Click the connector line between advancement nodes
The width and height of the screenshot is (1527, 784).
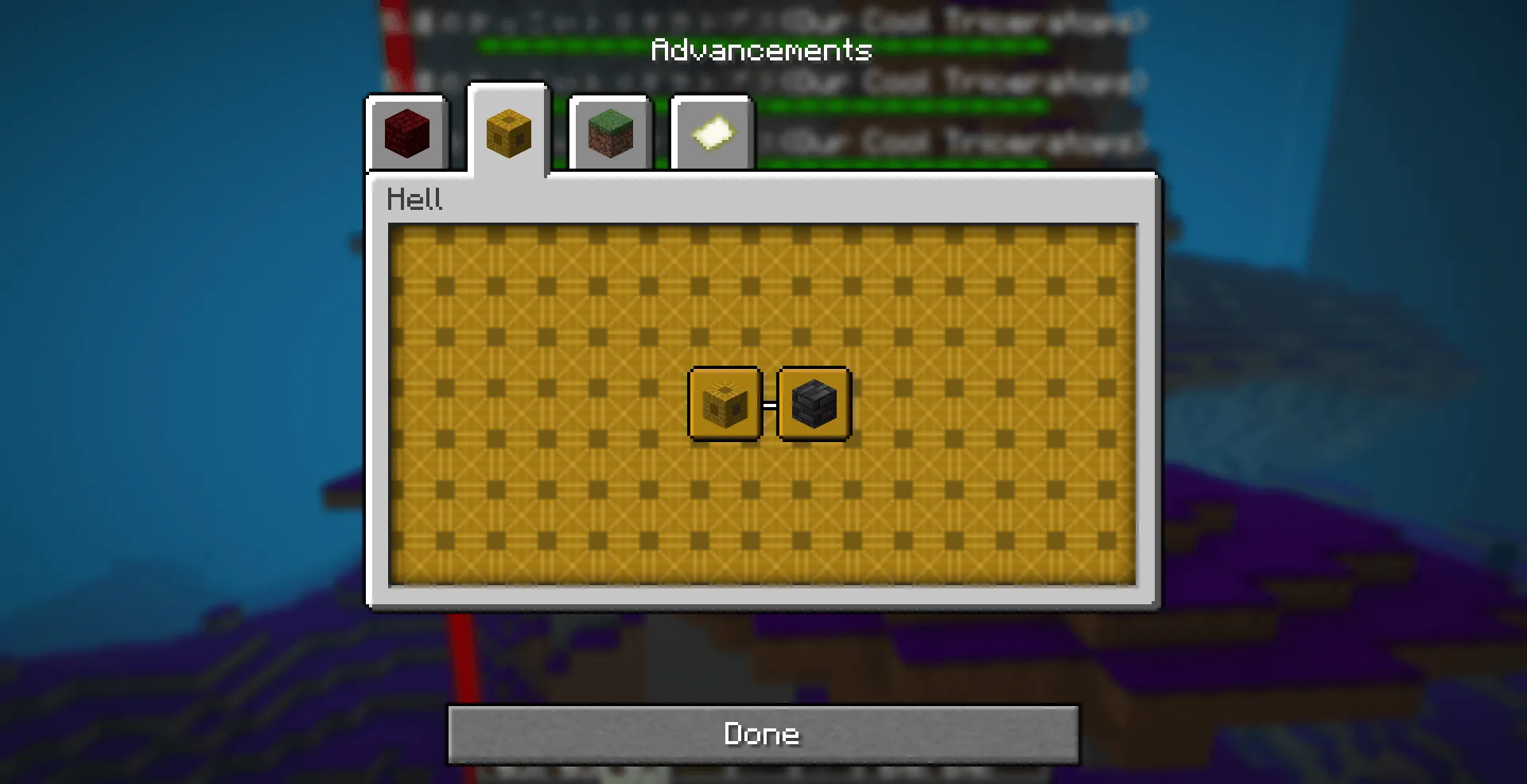pyautogui.click(x=768, y=402)
